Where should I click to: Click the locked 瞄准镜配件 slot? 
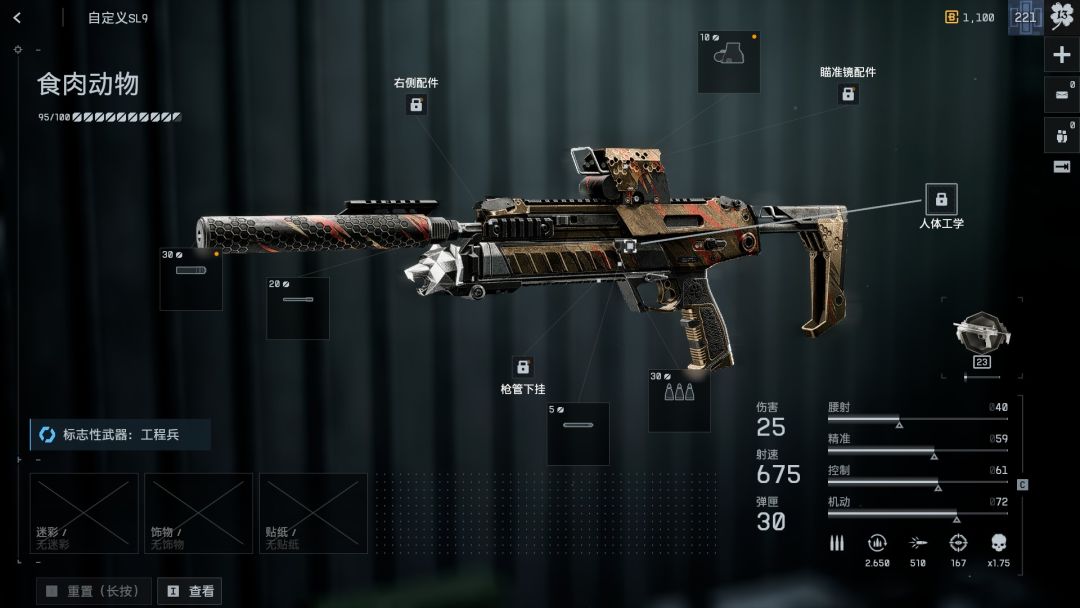(848, 94)
